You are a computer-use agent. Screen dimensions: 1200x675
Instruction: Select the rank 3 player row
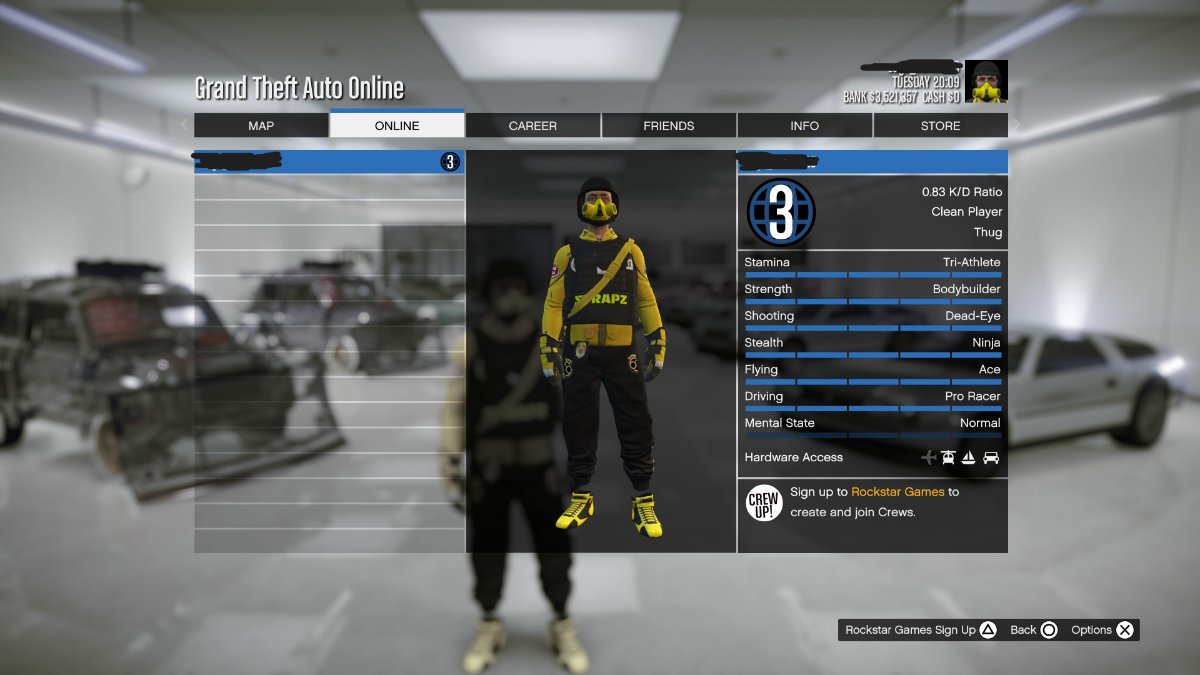(329, 162)
